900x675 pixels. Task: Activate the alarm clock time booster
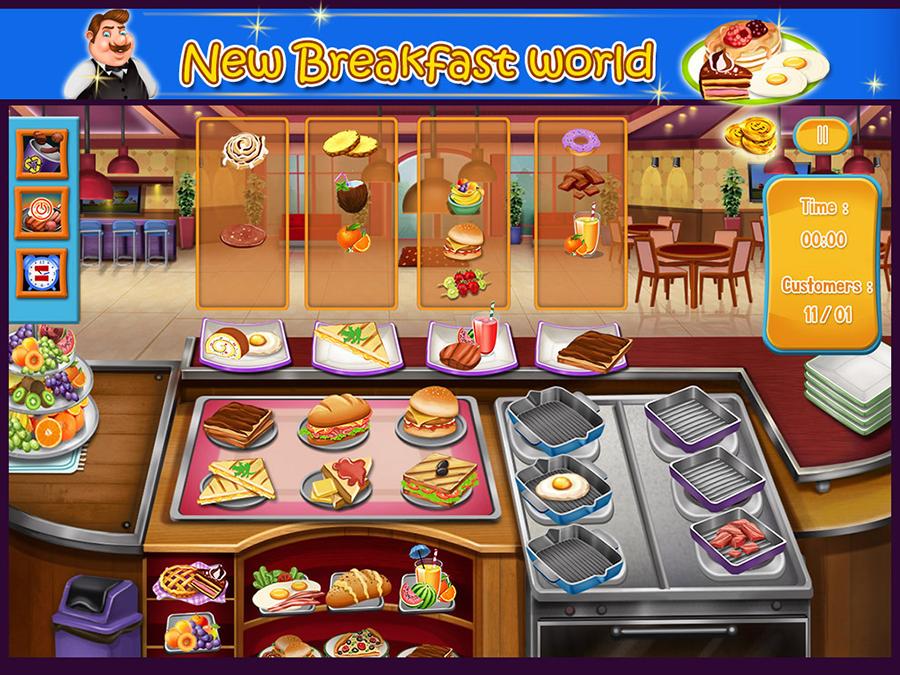click(x=41, y=271)
